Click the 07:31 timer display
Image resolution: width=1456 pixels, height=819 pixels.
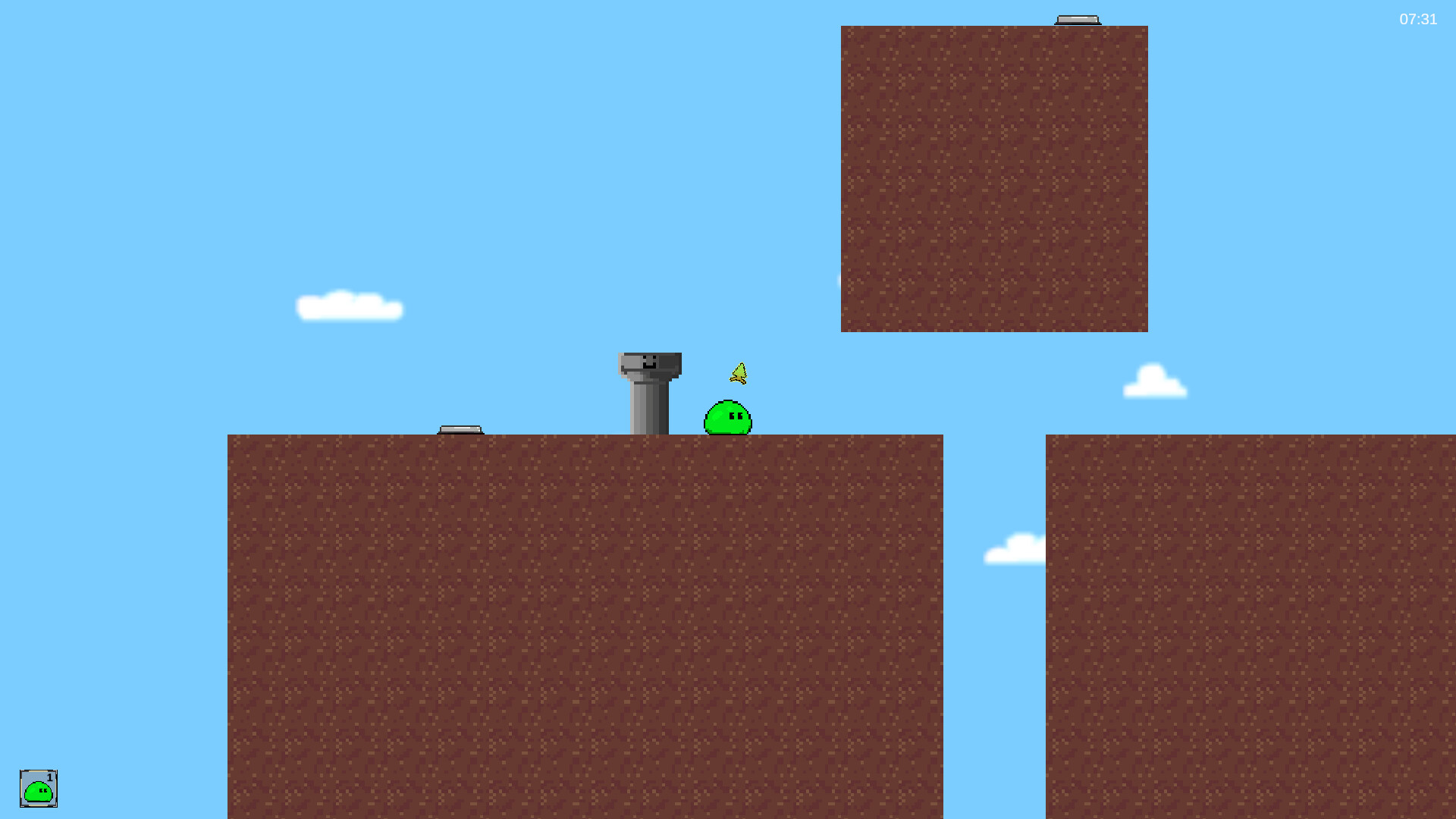click(1418, 20)
